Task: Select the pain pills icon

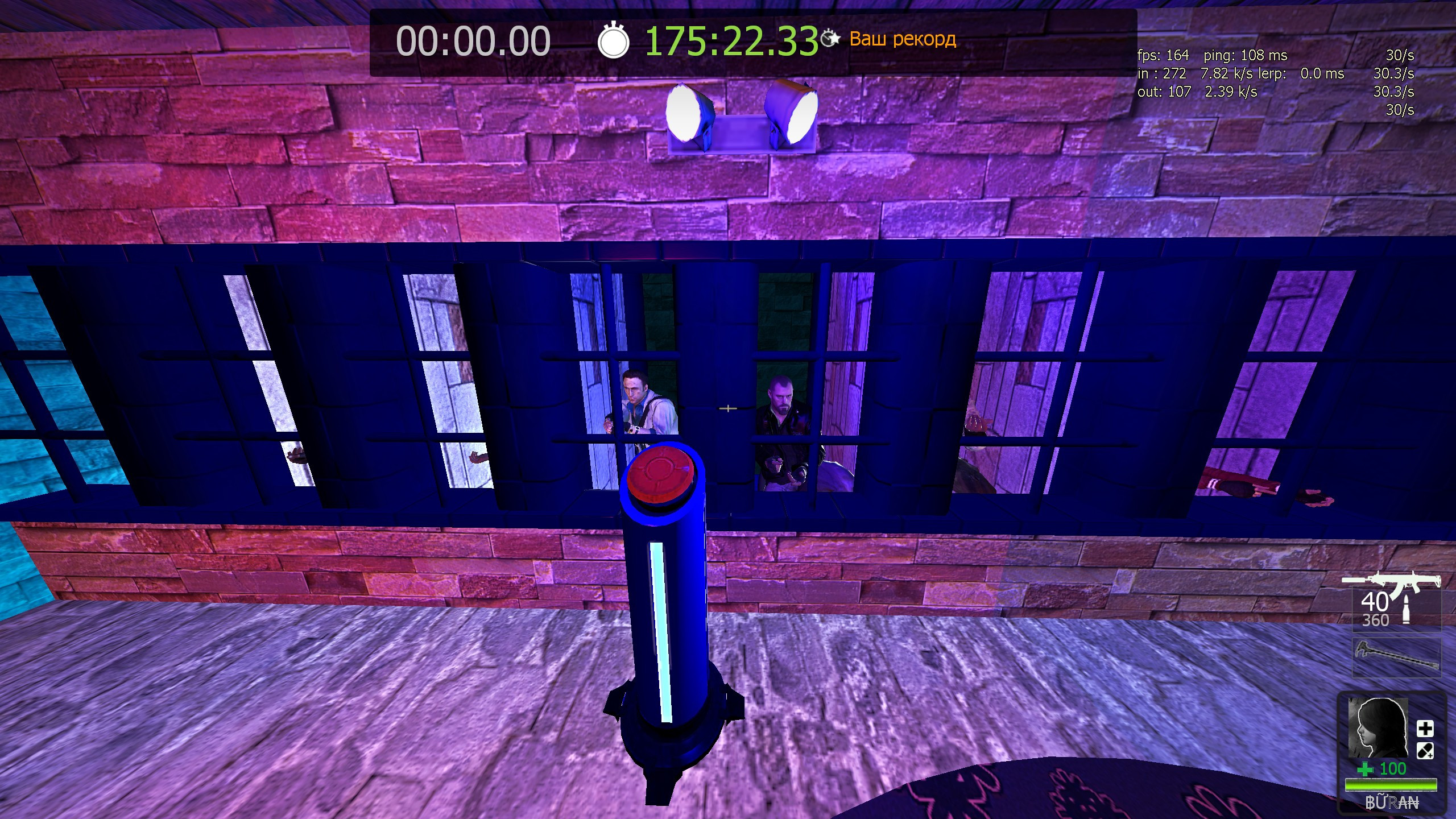Action: click(x=1425, y=751)
